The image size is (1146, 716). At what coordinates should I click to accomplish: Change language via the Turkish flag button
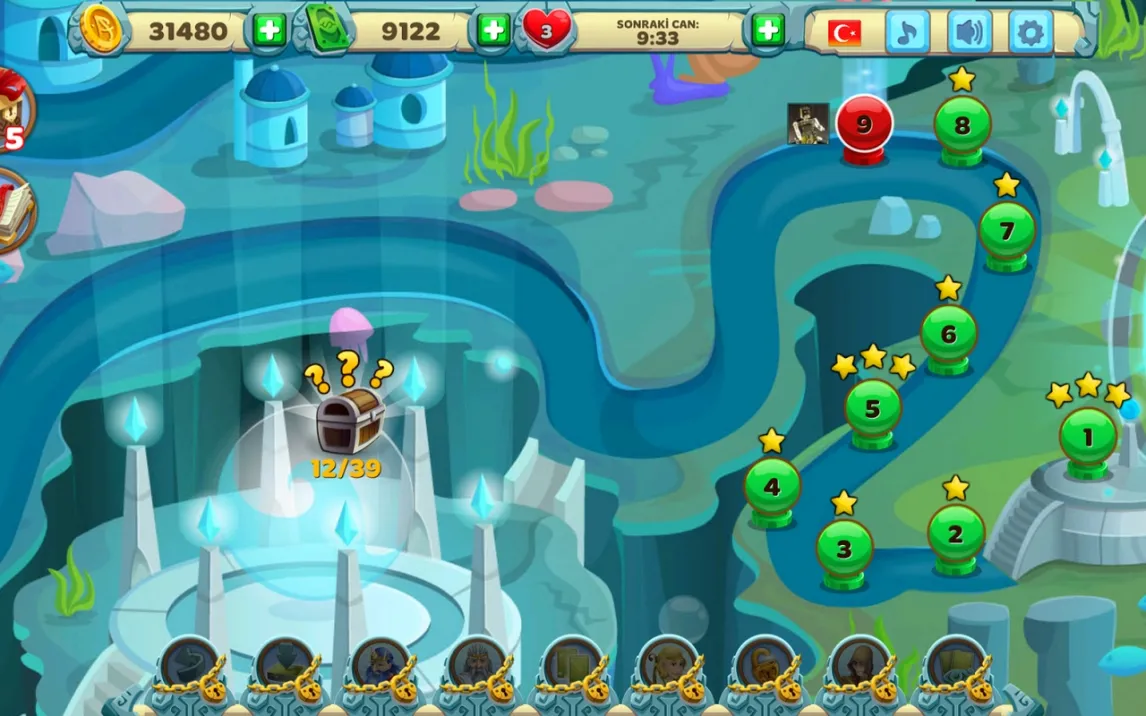click(x=845, y=32)
